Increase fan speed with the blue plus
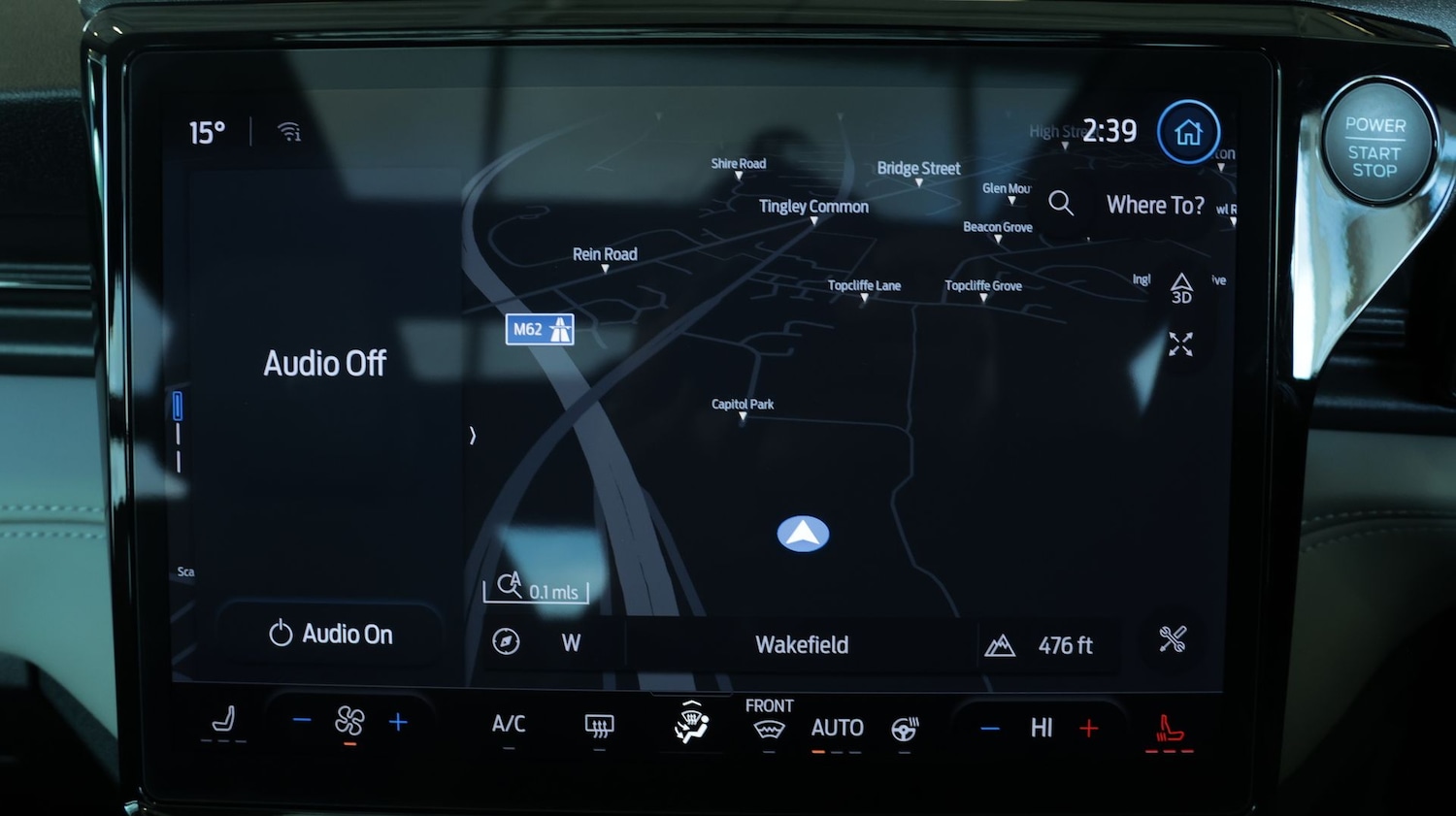 click(x=398, y=722)
